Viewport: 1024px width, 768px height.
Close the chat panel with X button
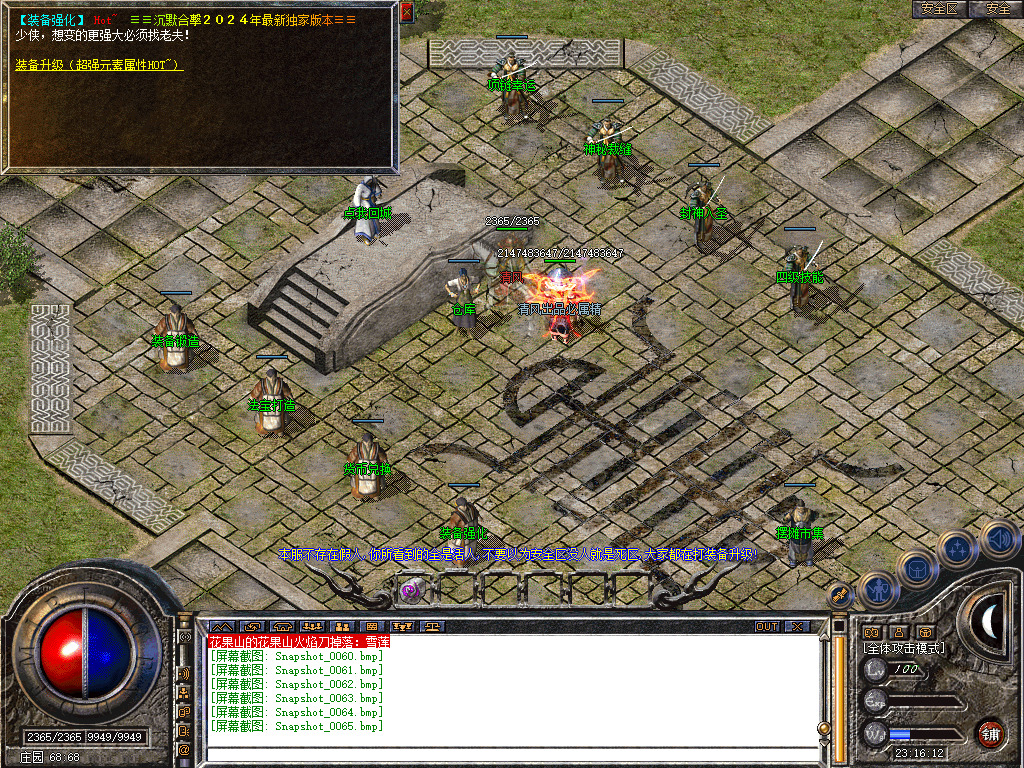[x=797, y=627]
